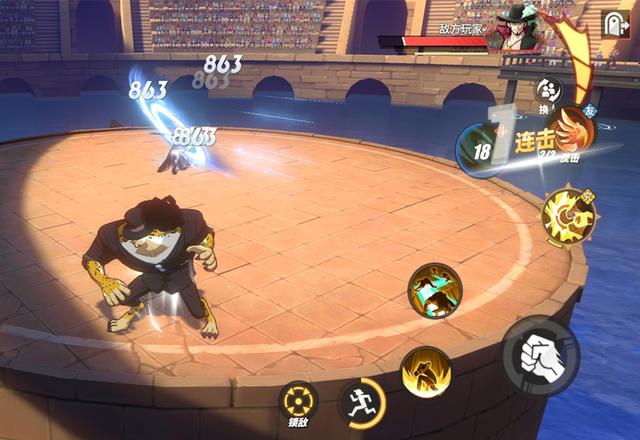Open the exit door button
Screen dimensions: 640x440
click(614, 24)
